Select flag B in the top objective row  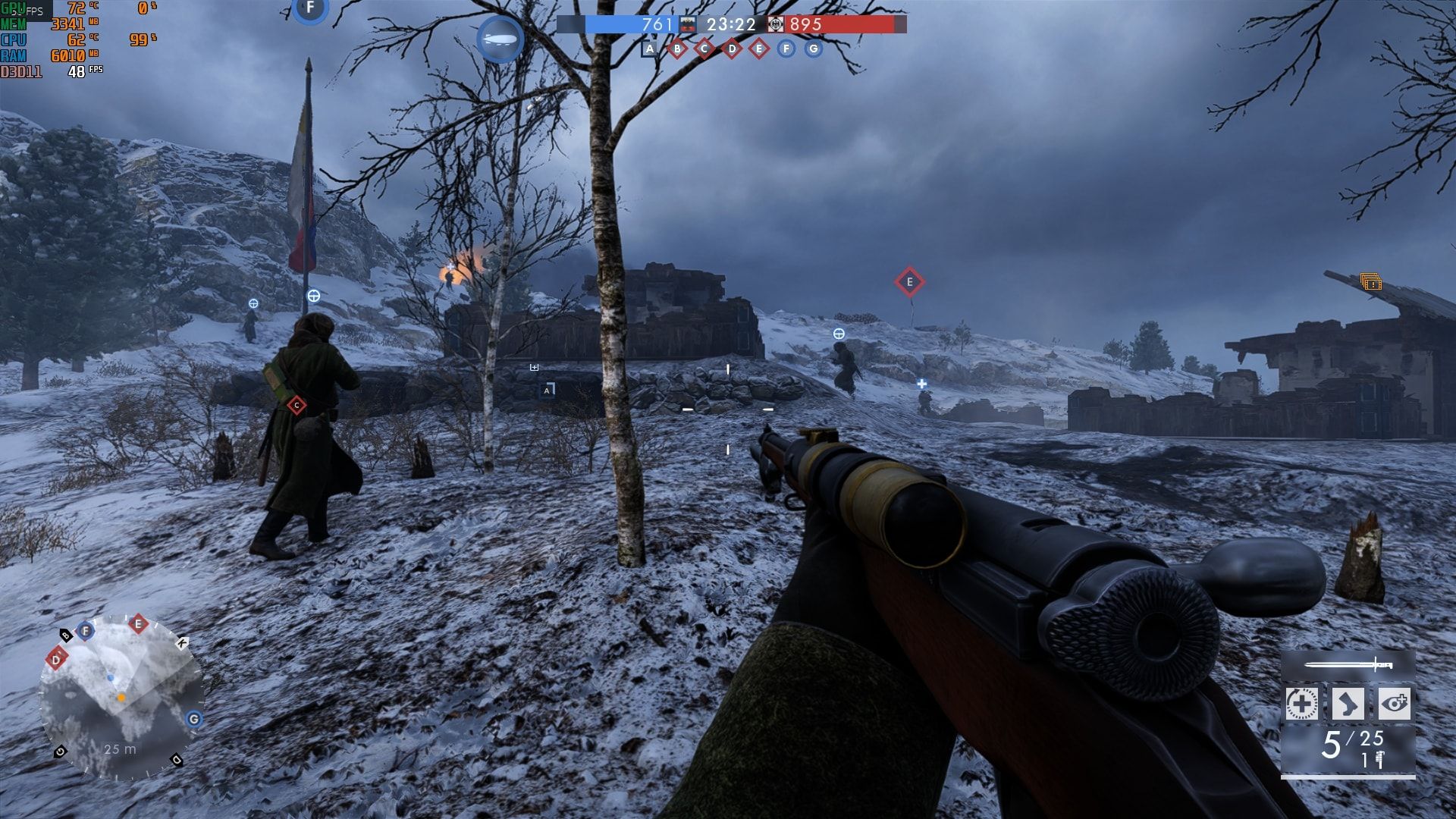pos(676,49)
